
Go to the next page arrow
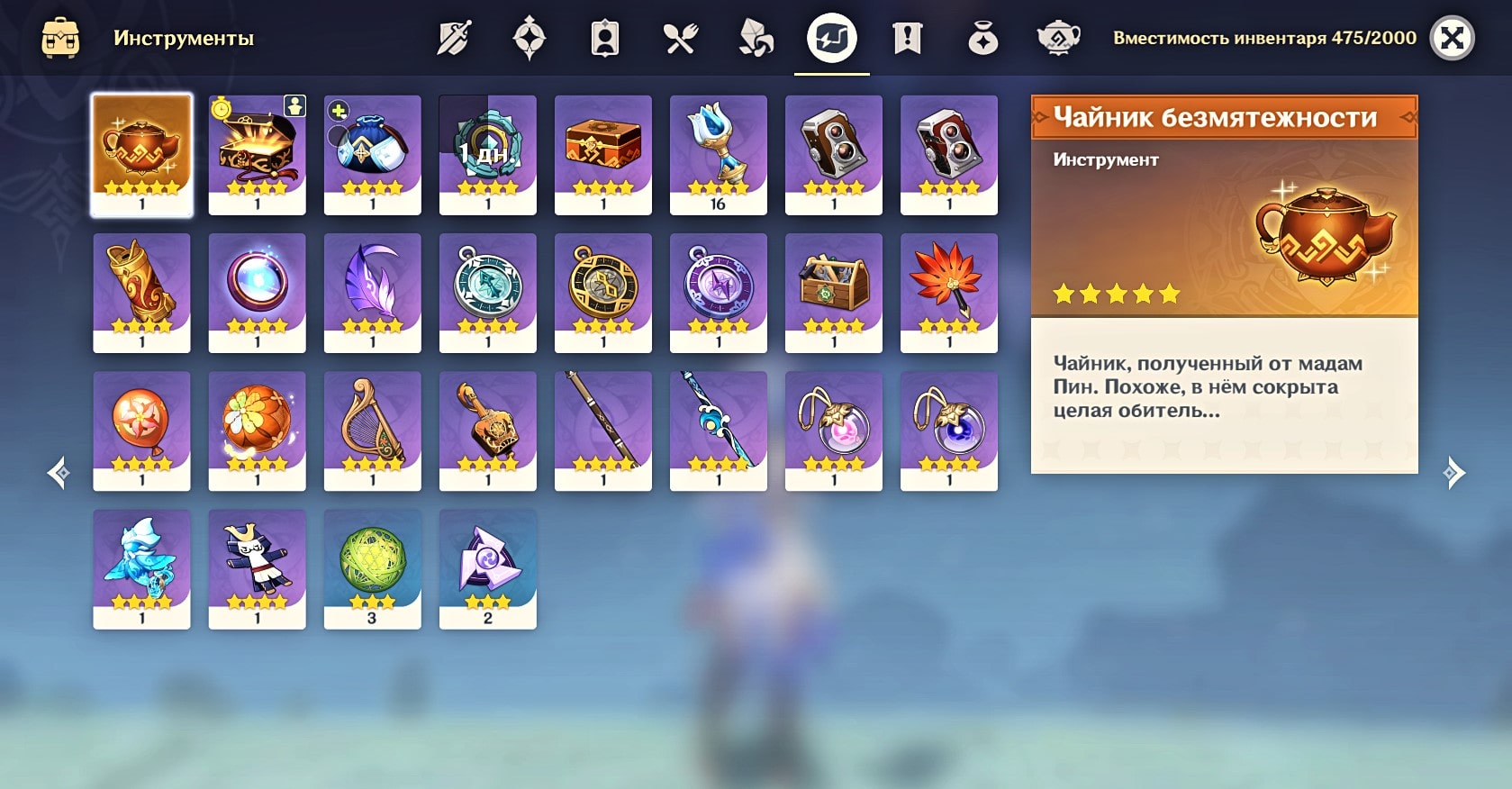tap(1453, 473)
